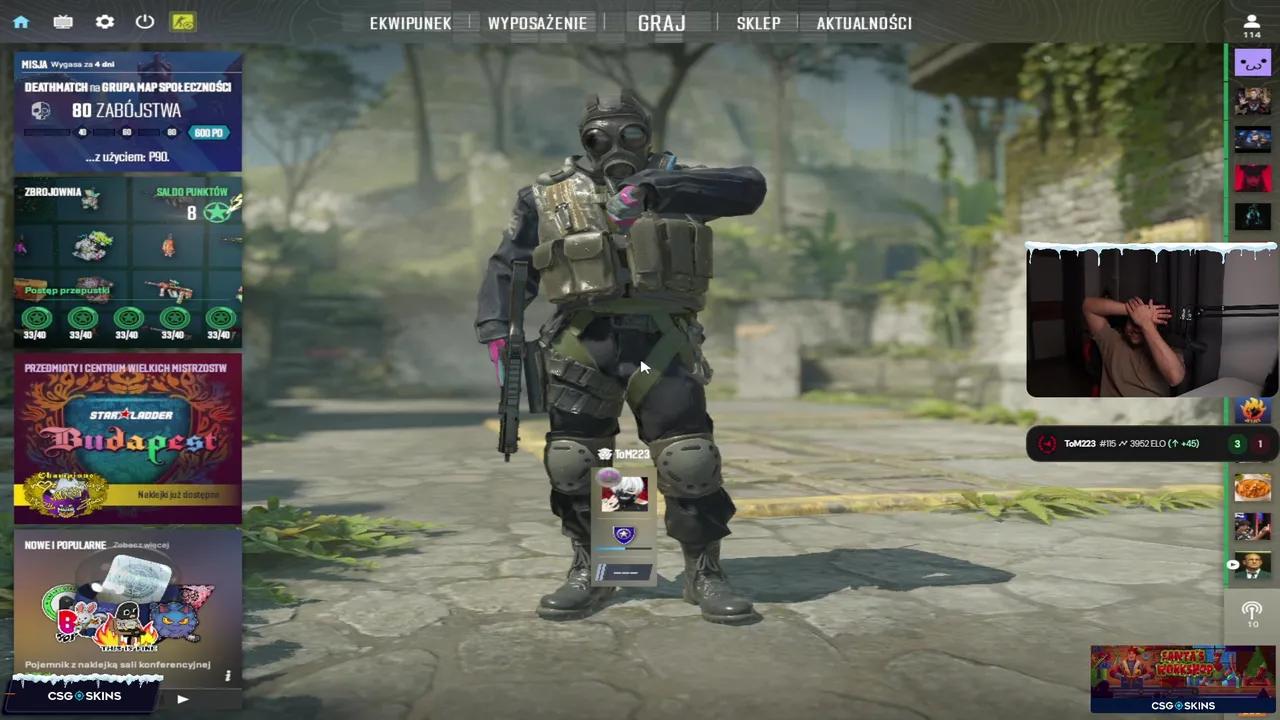
Task: Select the highlighted yellow game-mode icon
Action: click(x=183, y=21)
